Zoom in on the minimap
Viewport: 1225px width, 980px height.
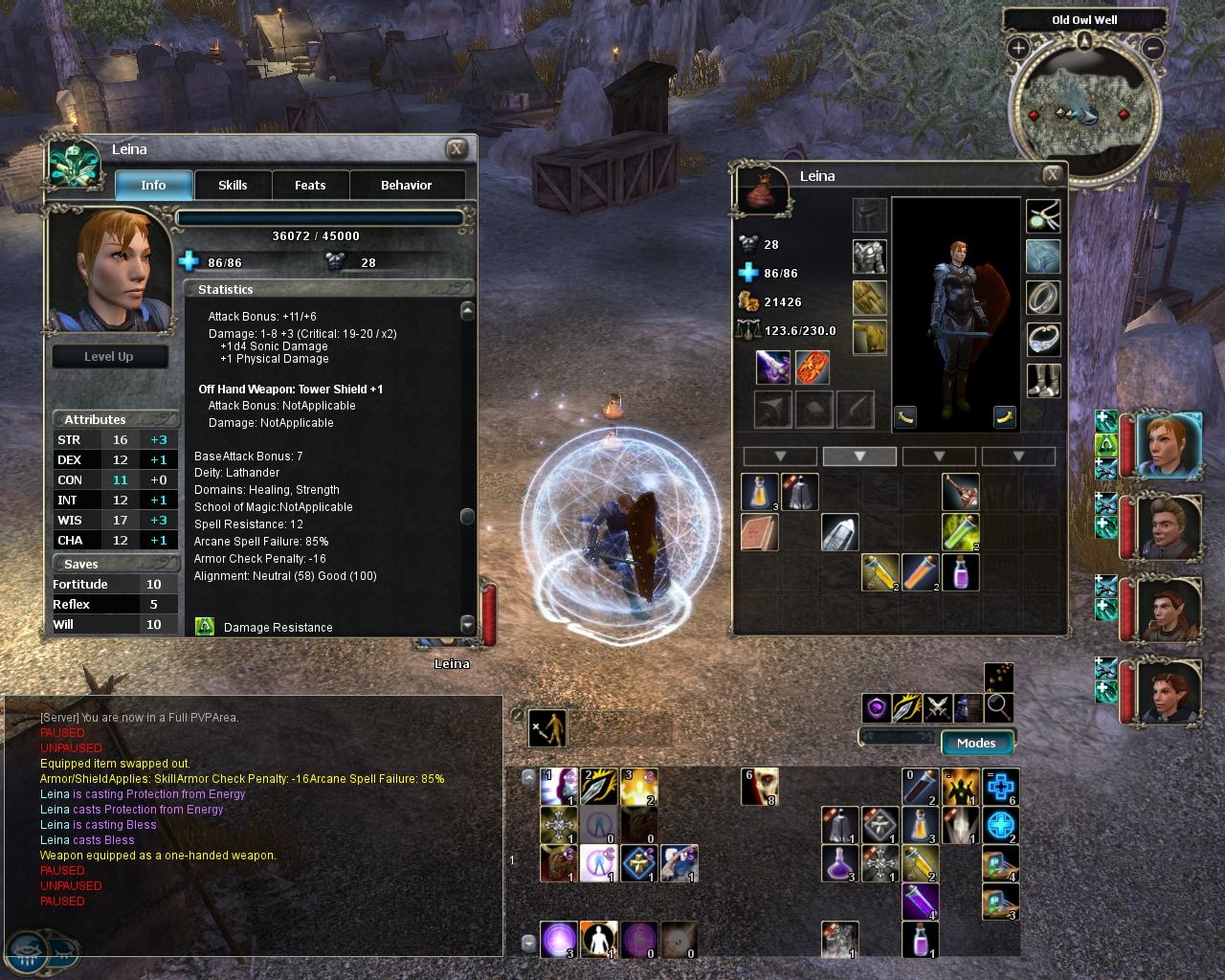click(x=1017, y=47)
